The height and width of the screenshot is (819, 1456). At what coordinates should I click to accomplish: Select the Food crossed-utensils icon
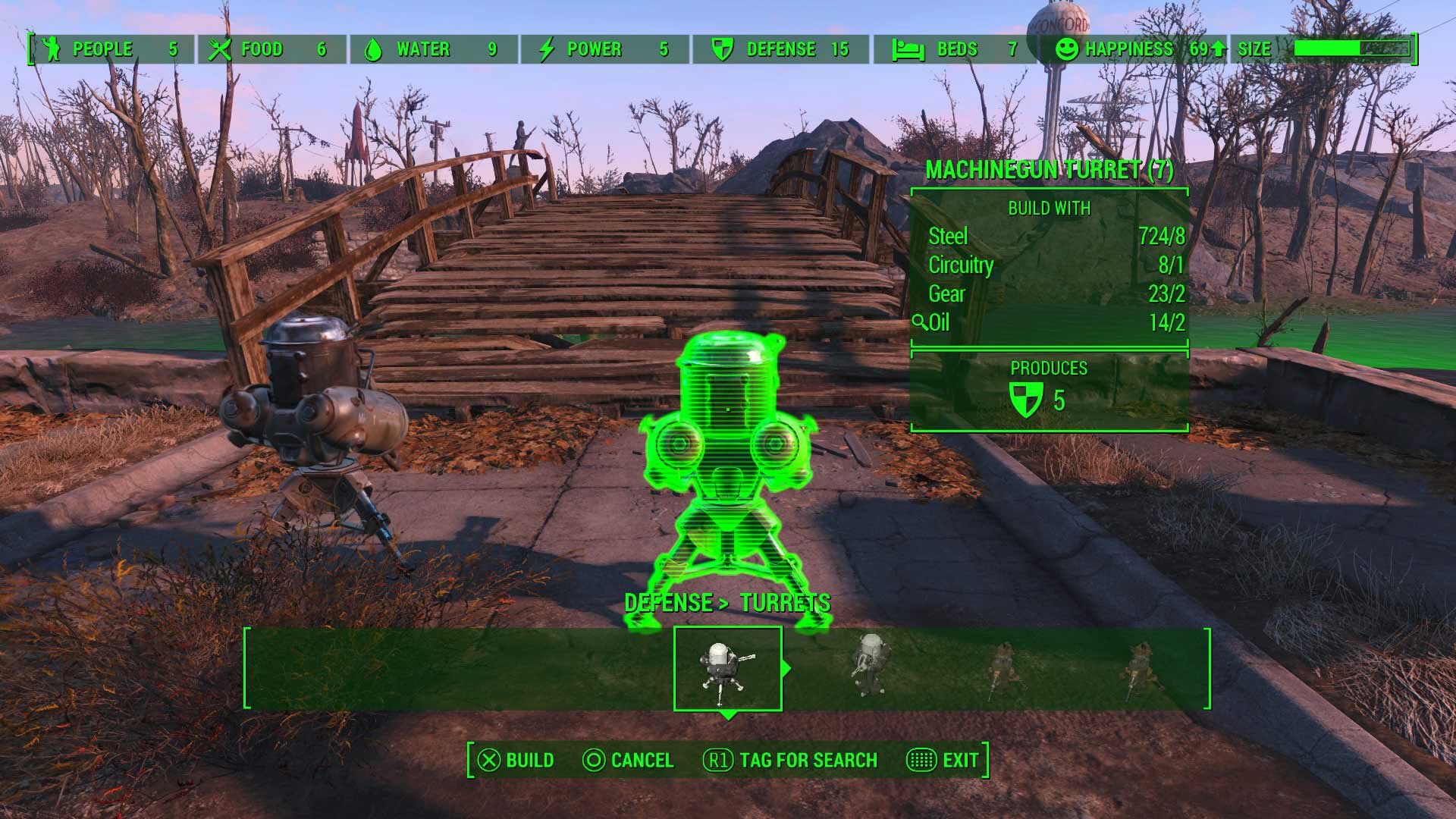[x=221, y=49]
